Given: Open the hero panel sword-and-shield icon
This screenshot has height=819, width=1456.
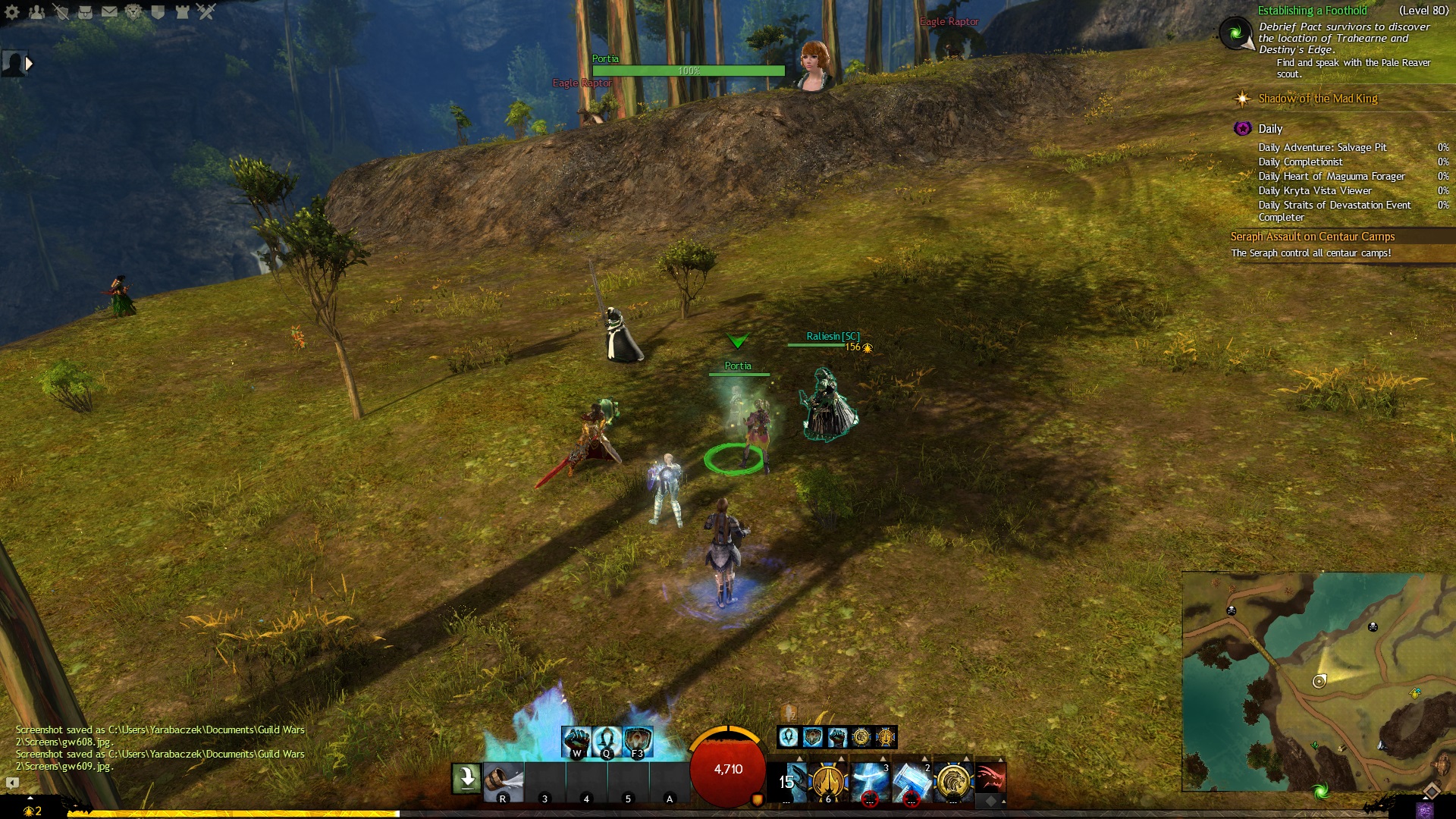Looking at the screenshot, I should [x=61, y=11].
